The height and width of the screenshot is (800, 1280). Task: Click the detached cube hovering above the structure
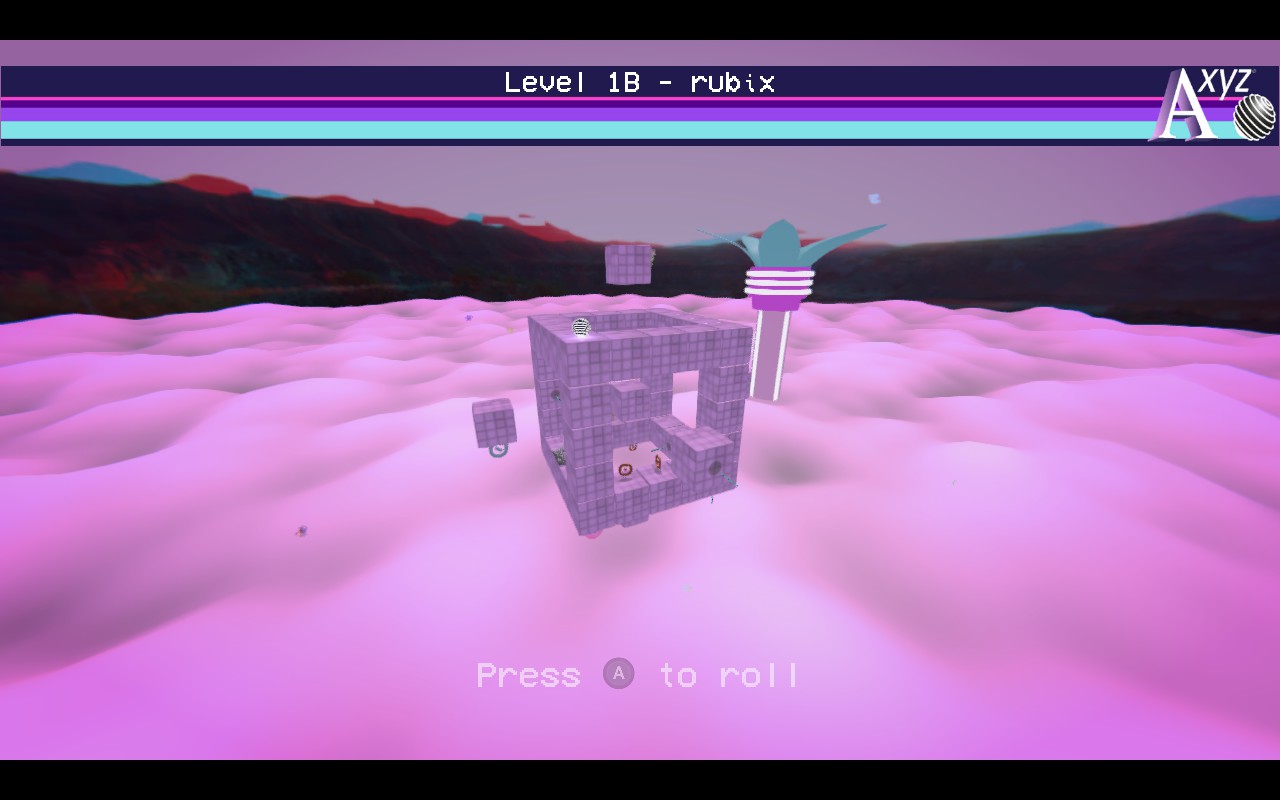click(x=626, y=266)
